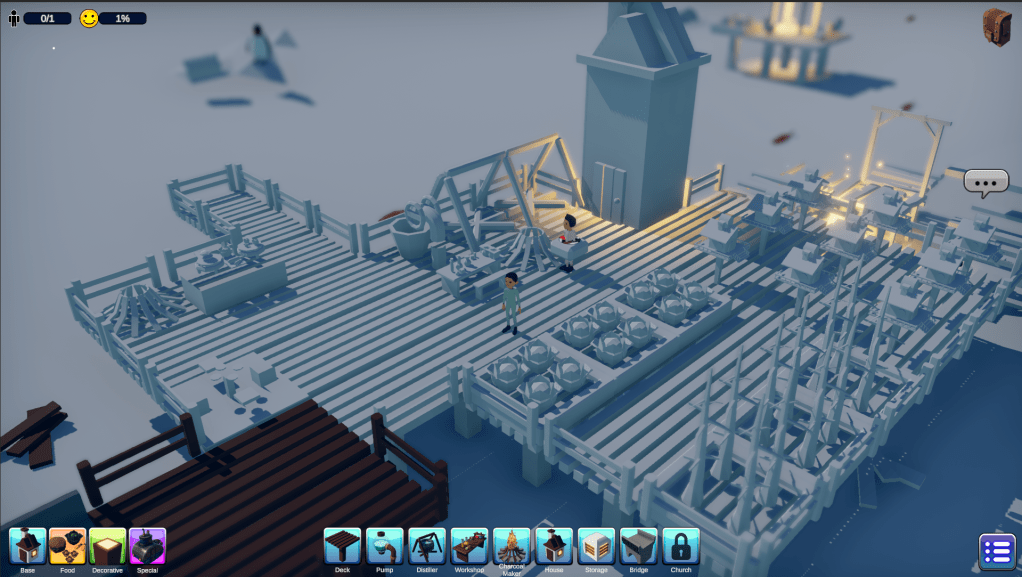Select the Bridge building
The image size is (1022, 577).
pyautogui.click(x=639, y=546)
